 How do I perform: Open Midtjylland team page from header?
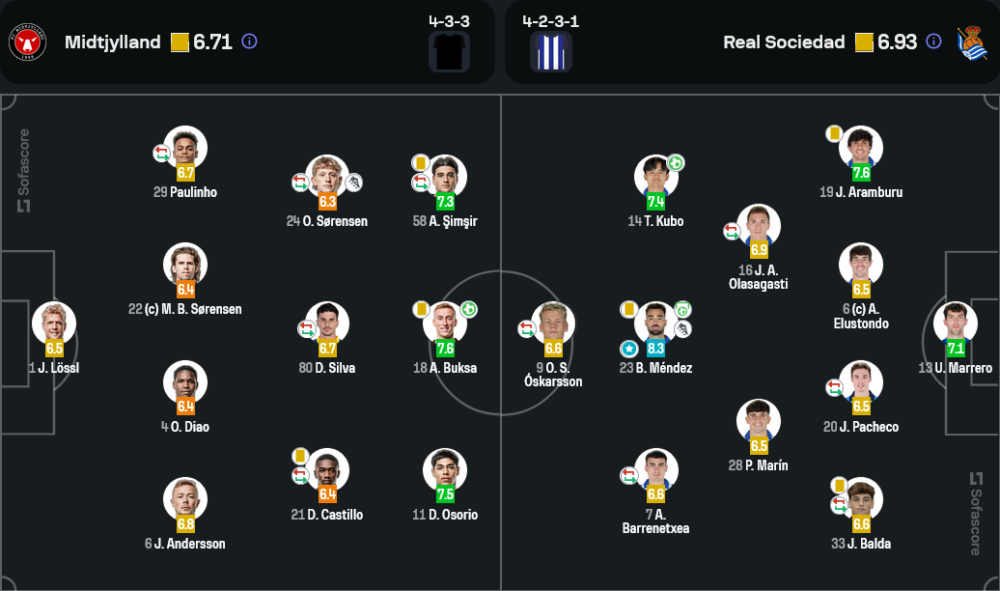pos(112,42)
